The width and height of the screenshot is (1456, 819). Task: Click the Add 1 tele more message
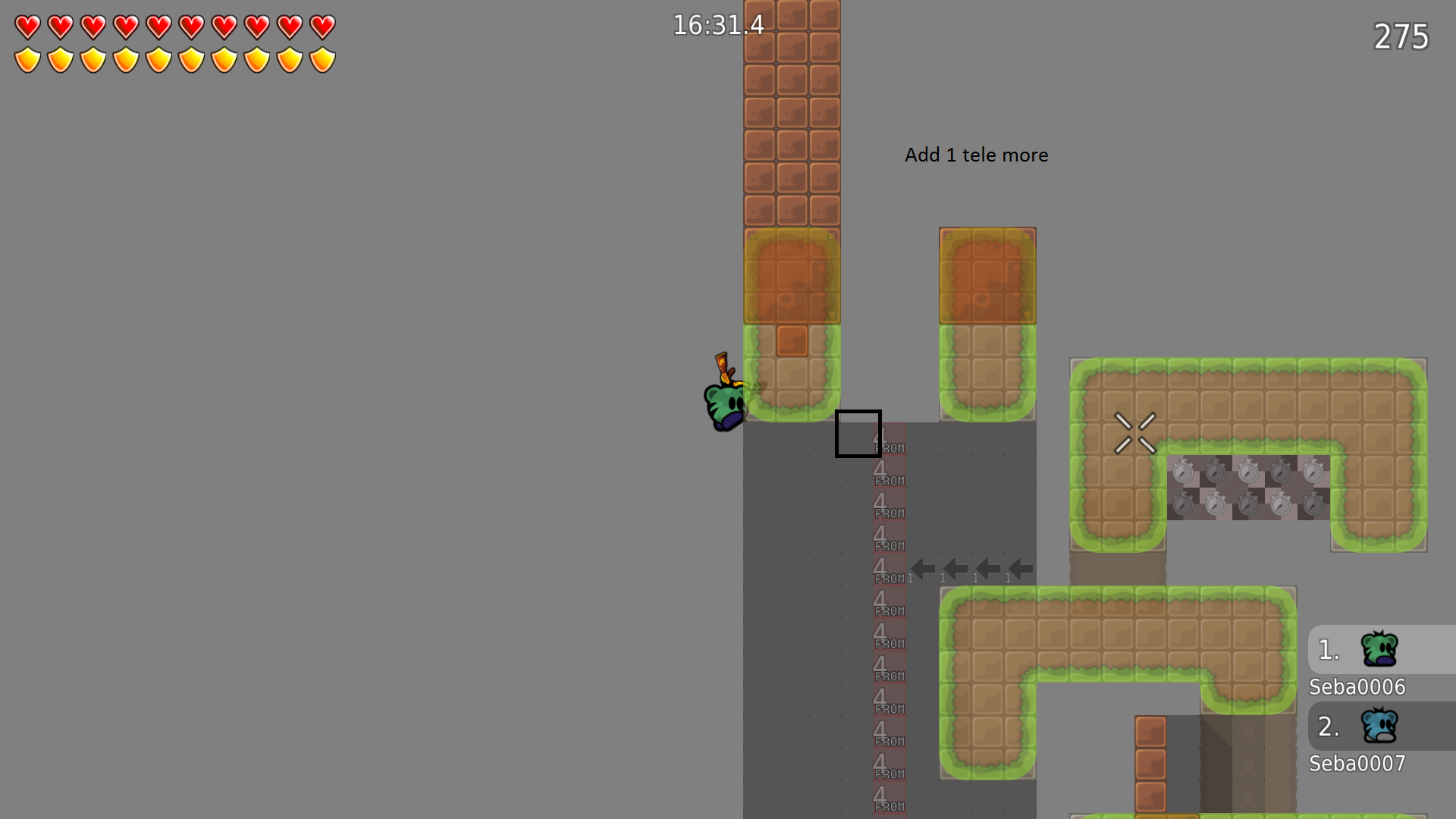tap(977, 155)
